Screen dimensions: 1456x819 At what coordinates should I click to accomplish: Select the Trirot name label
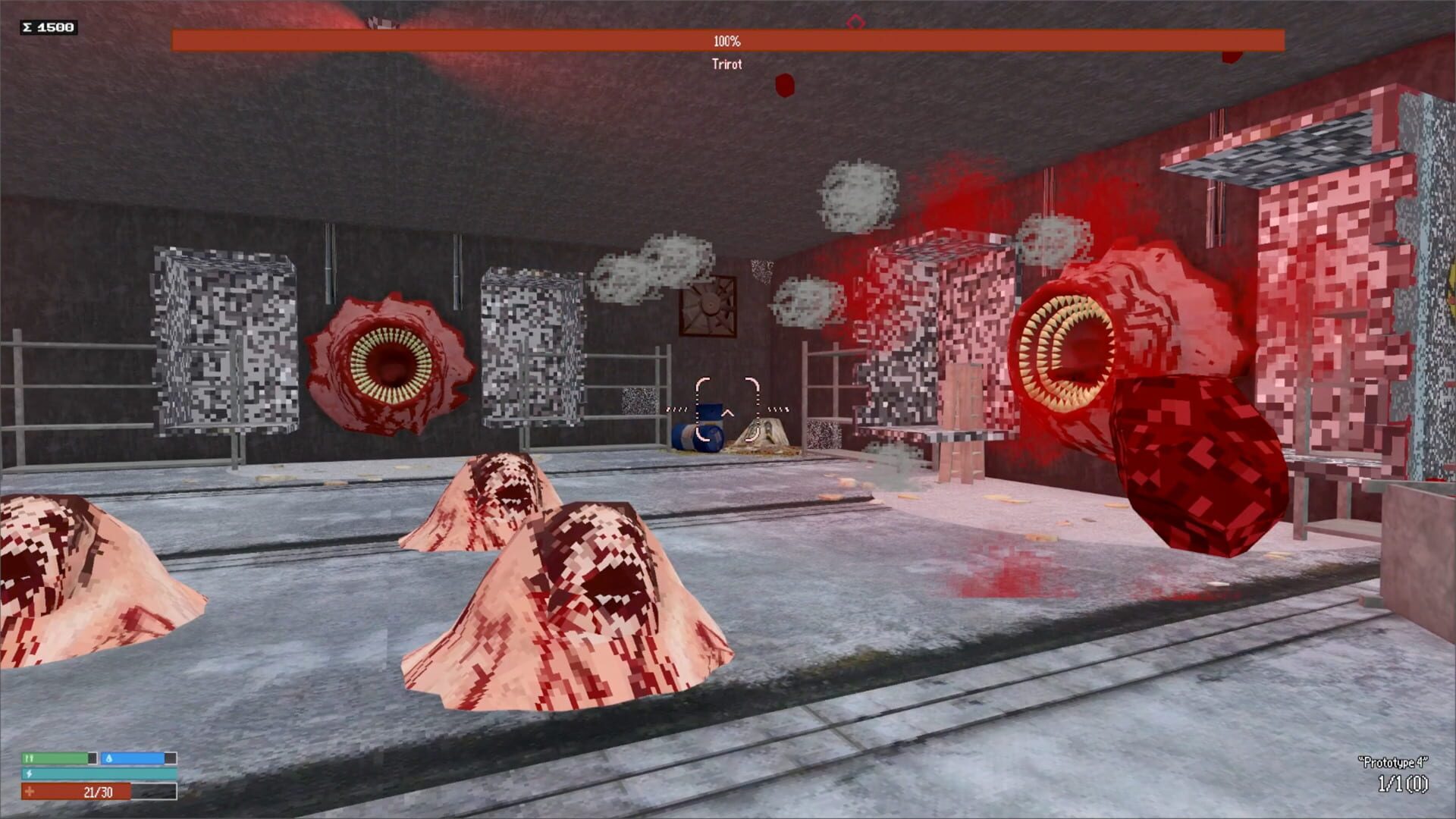point(726,65)
